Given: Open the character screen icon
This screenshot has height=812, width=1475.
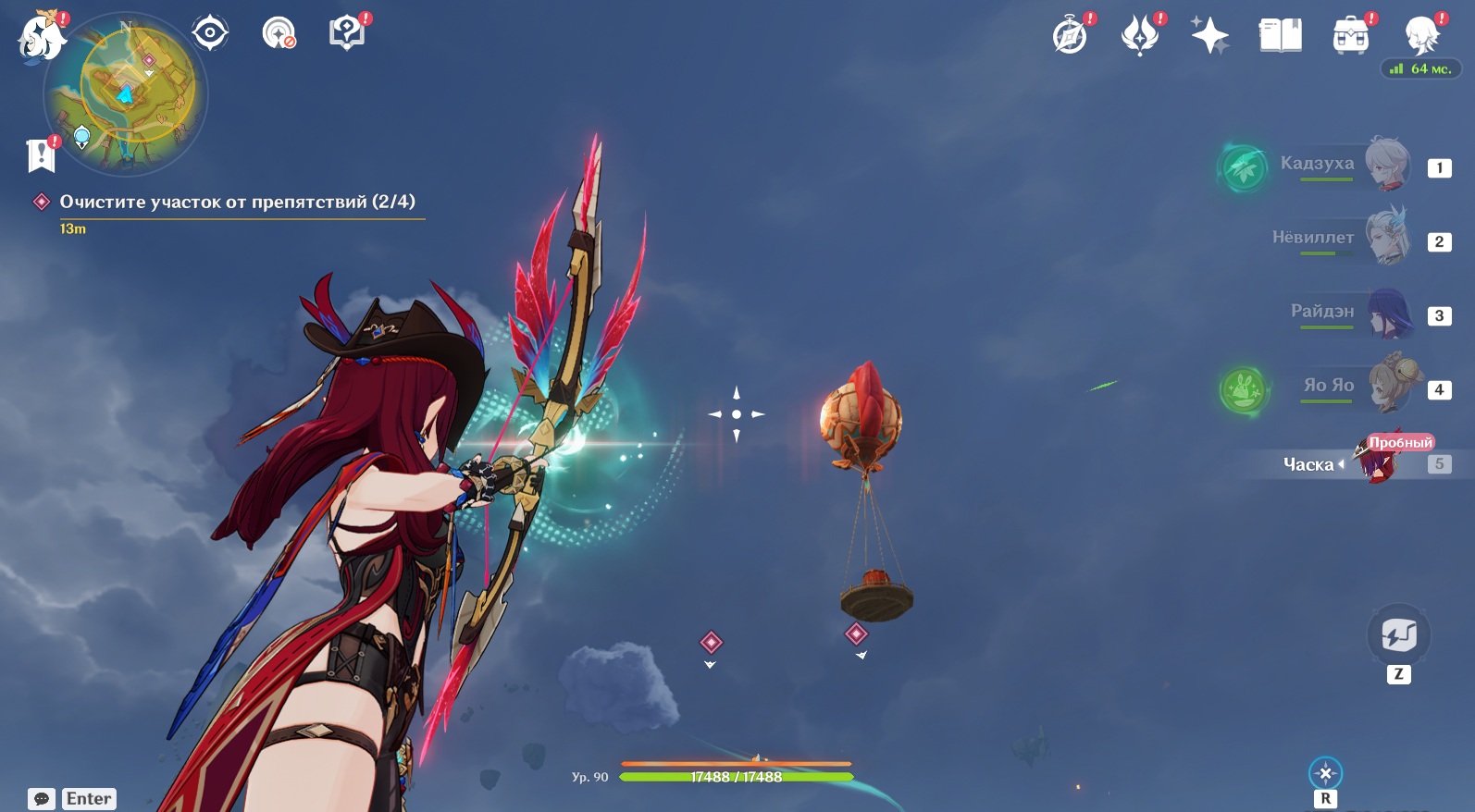Looking at the screenshot, I should [1420, 36].
